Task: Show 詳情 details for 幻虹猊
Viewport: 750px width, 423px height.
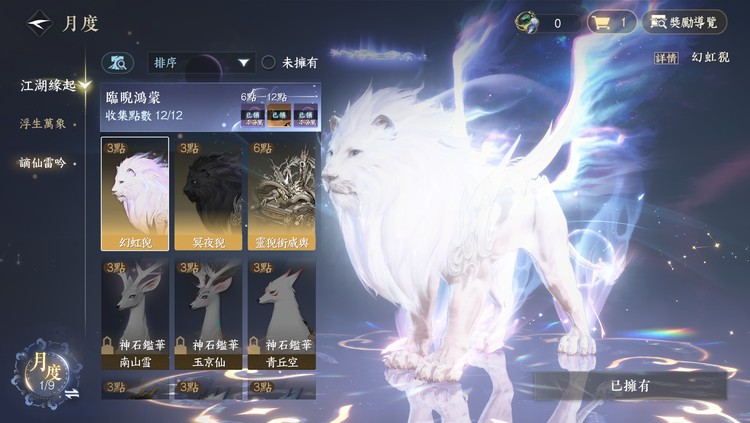Action: [x=666, y=58]
